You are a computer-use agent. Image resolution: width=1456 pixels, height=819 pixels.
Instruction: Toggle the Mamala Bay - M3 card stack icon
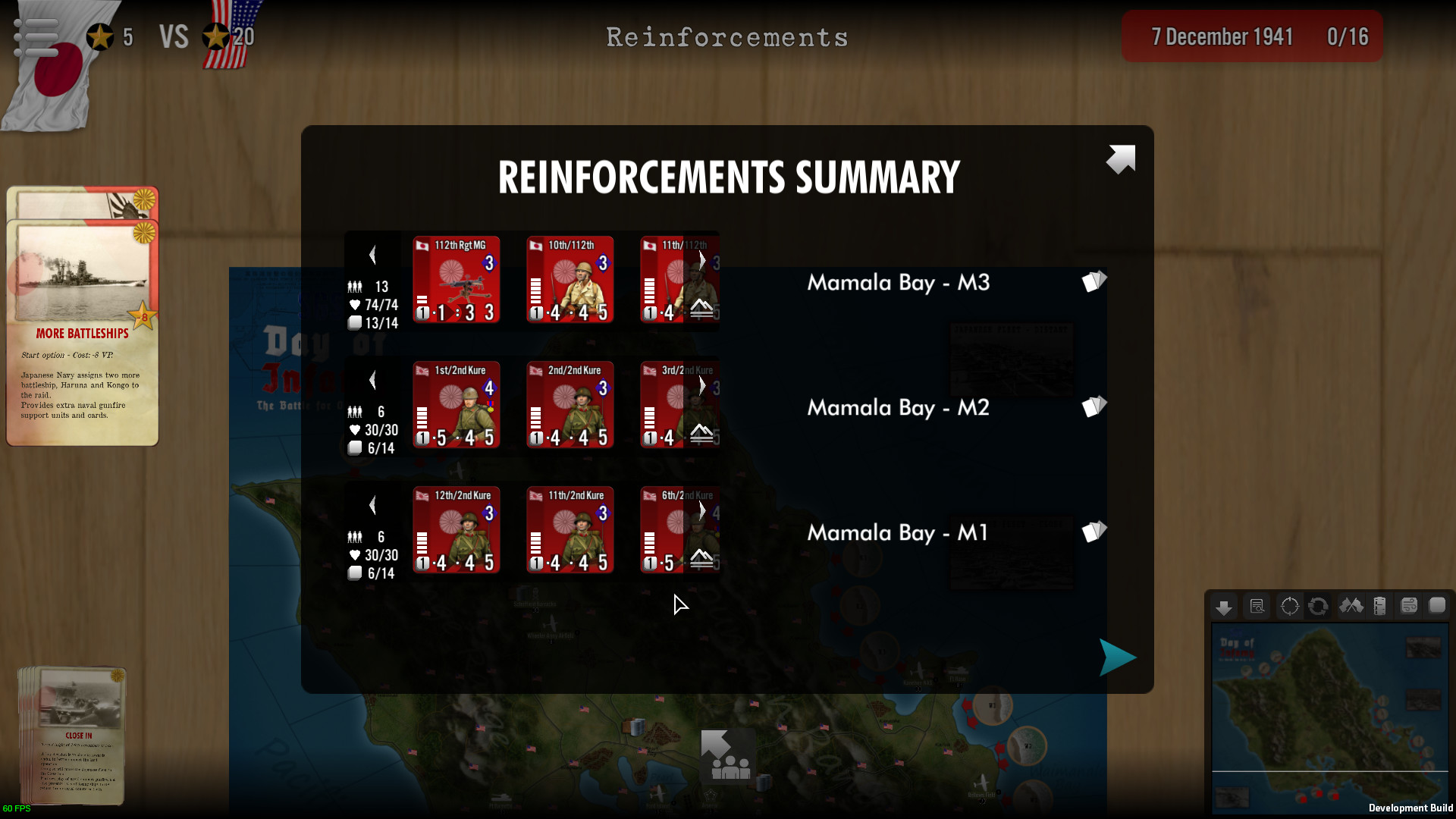pos(1094,281)
